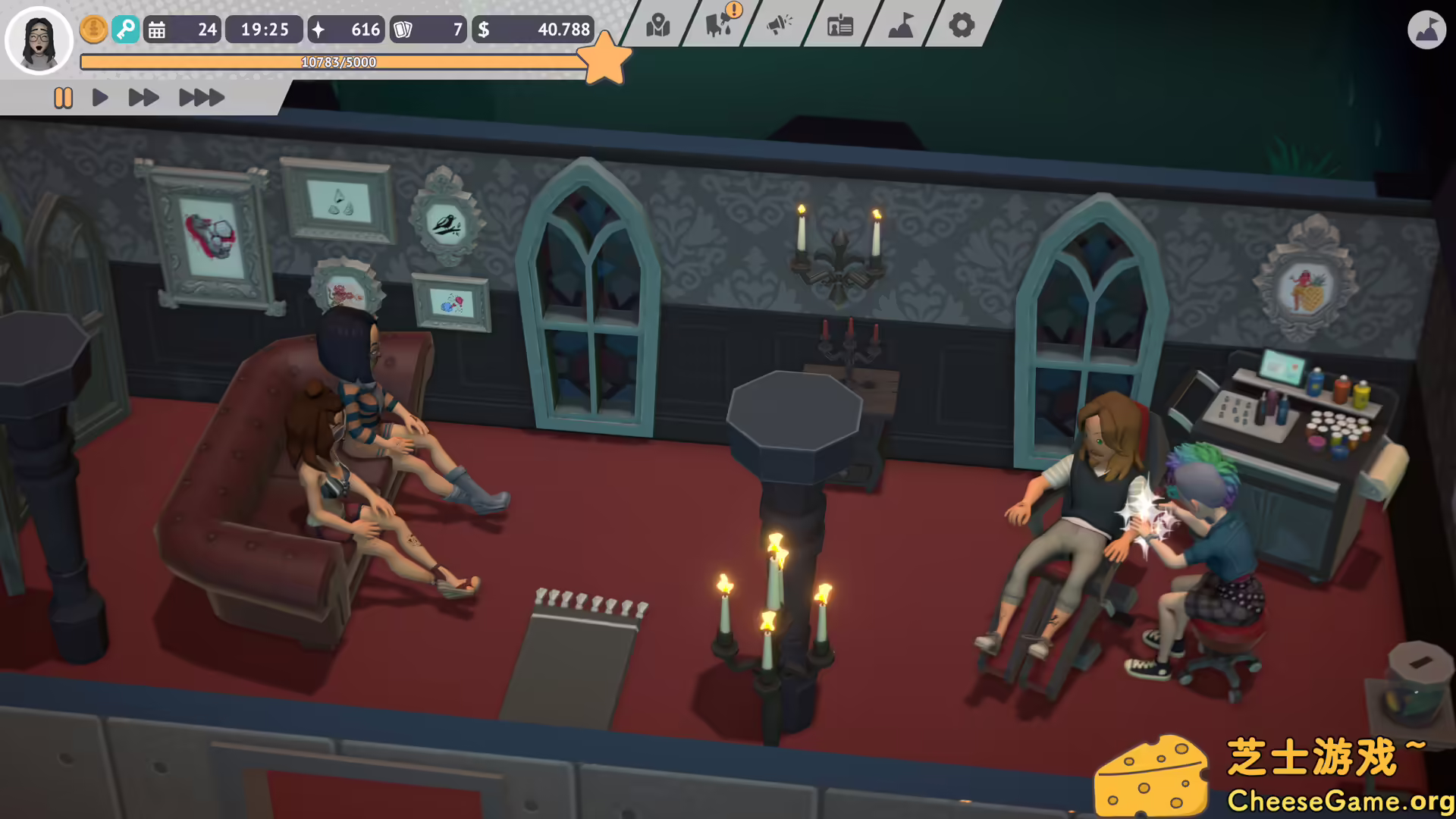This screenshot has height=819, width=1456.
Task: Select double speed fast-forward
Action: (x=143, y=97)
